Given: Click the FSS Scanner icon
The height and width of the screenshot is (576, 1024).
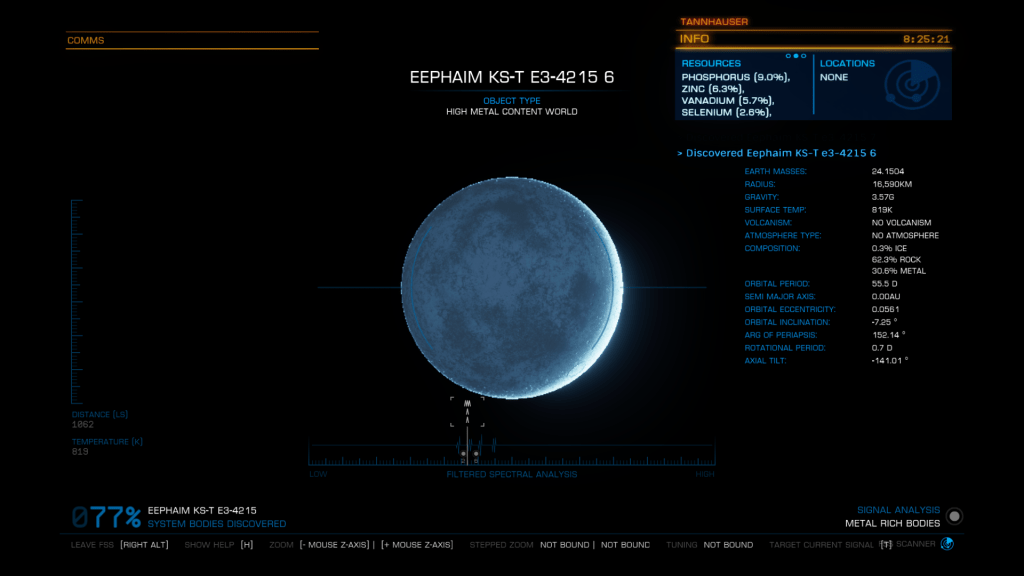Looking at the screenshot, I should [x=947, y=544].
